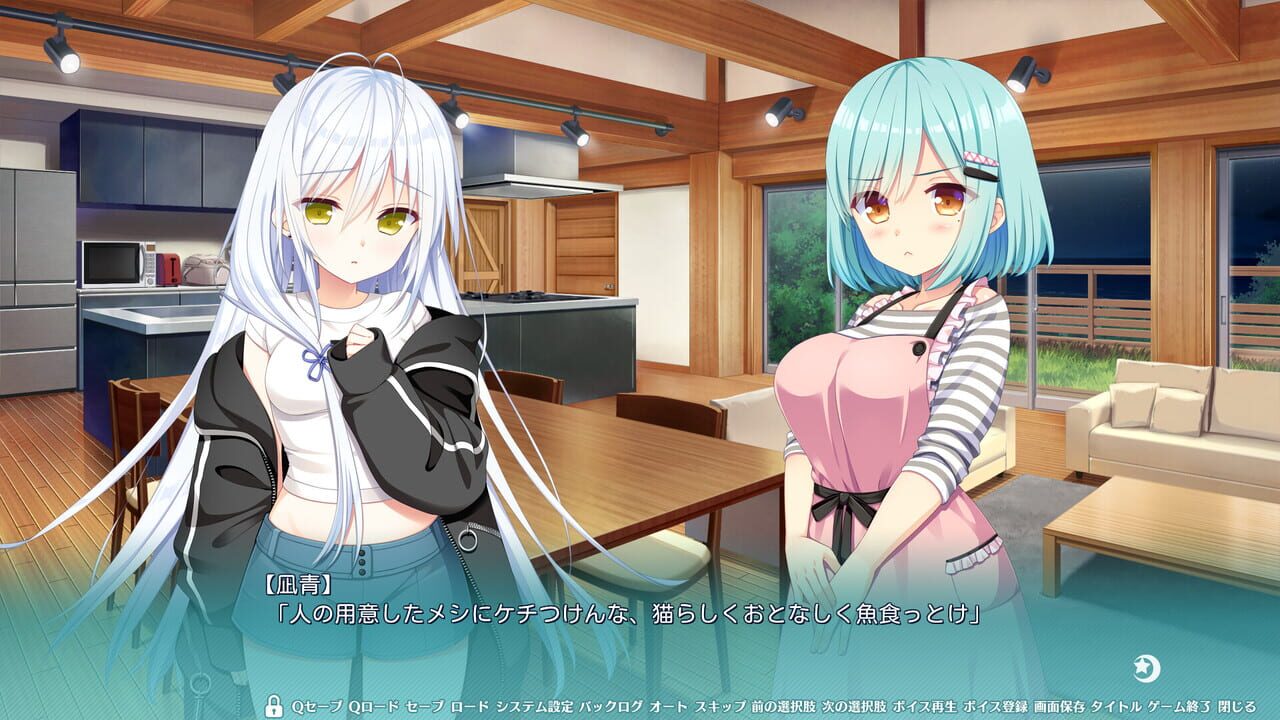Viewport: 1280px width, 720px height.
Task: Jump ahead with 次の選択肢 (next choice)
Action: [x=855, y=703]
